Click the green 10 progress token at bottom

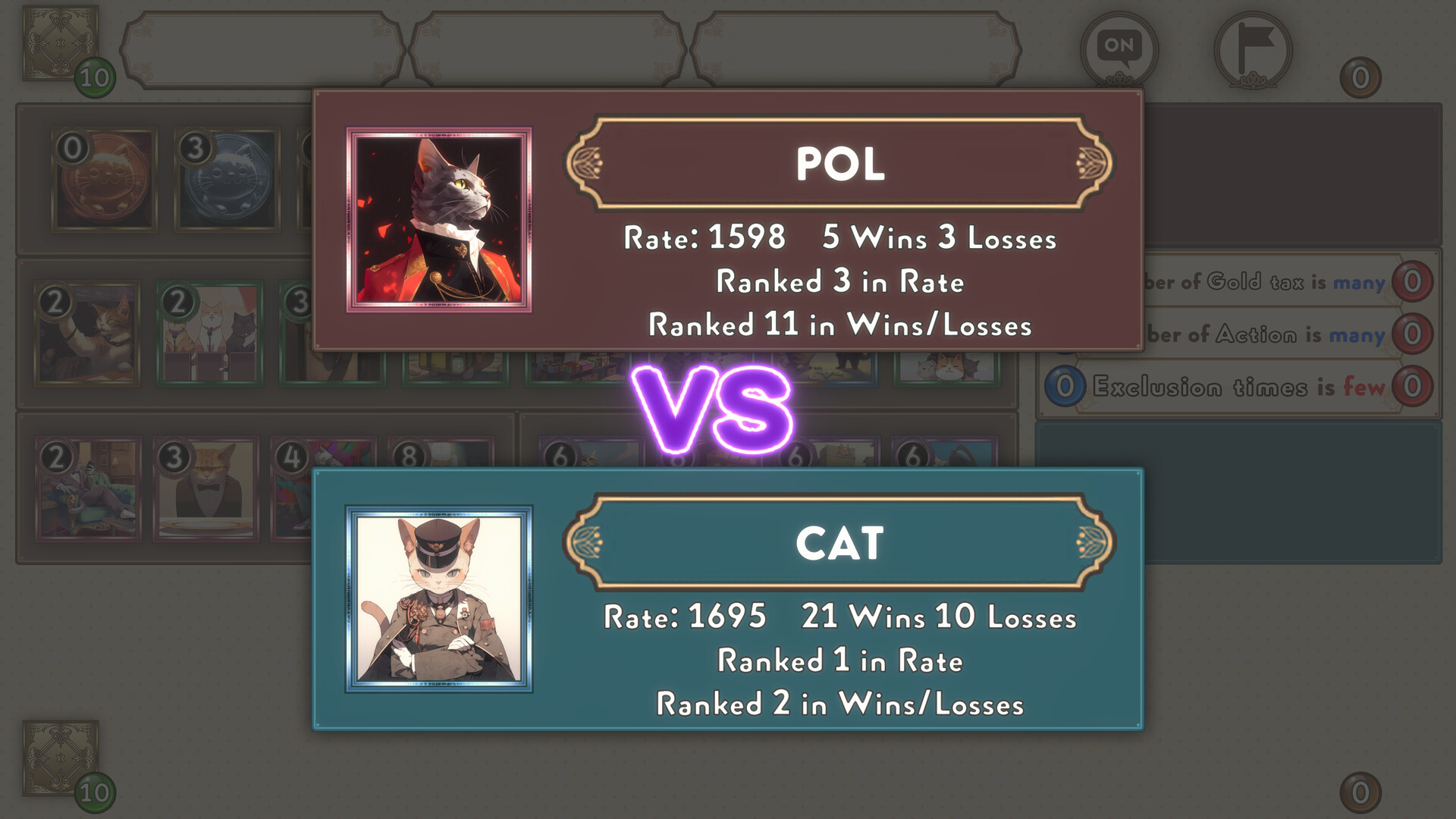tap(96, 792)
